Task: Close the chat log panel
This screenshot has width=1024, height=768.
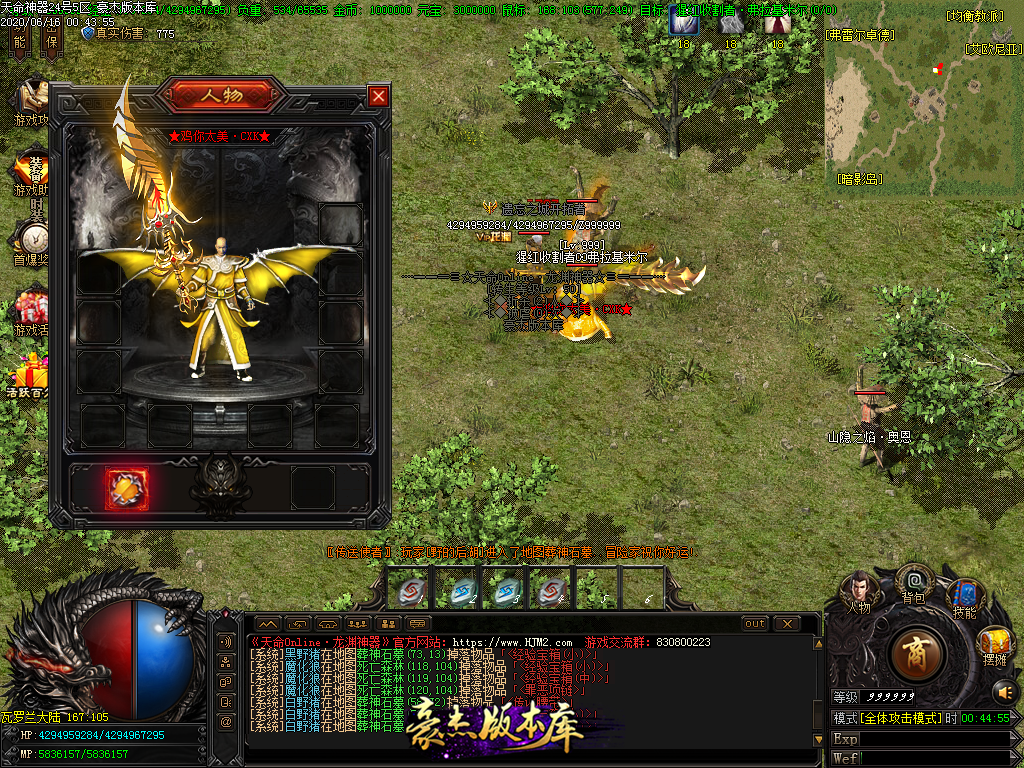Action: coord(787,624)
